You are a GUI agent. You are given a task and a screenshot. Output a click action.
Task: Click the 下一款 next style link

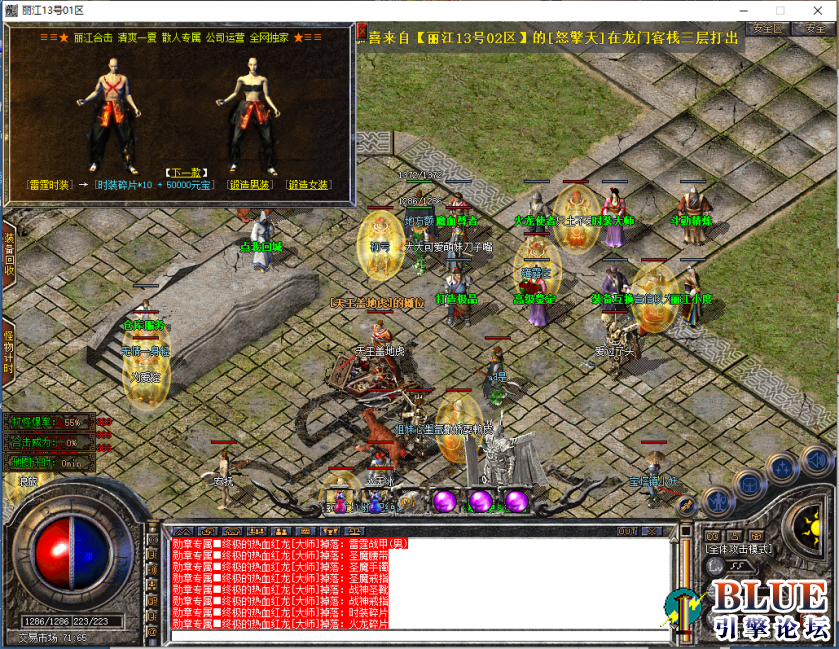183,172
